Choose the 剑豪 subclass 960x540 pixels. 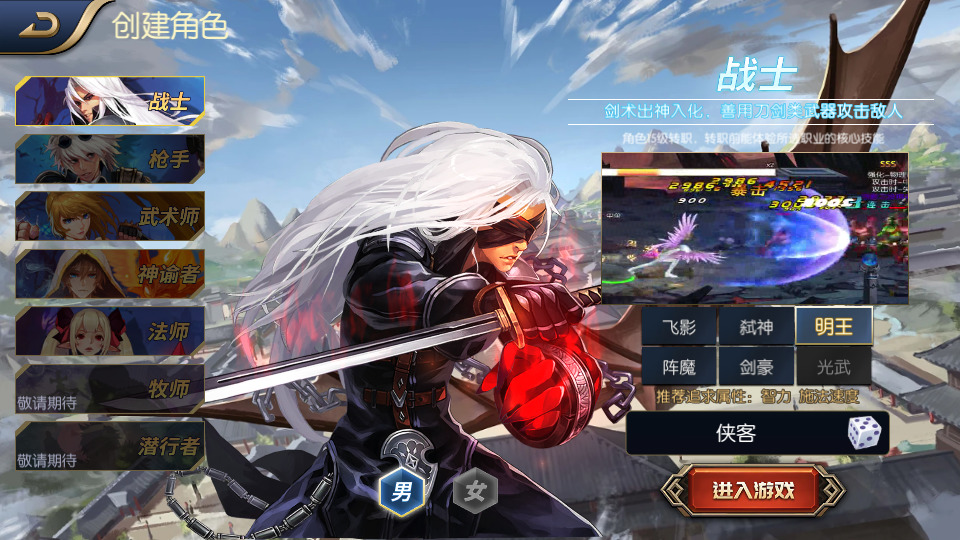[x=756, y=367]
